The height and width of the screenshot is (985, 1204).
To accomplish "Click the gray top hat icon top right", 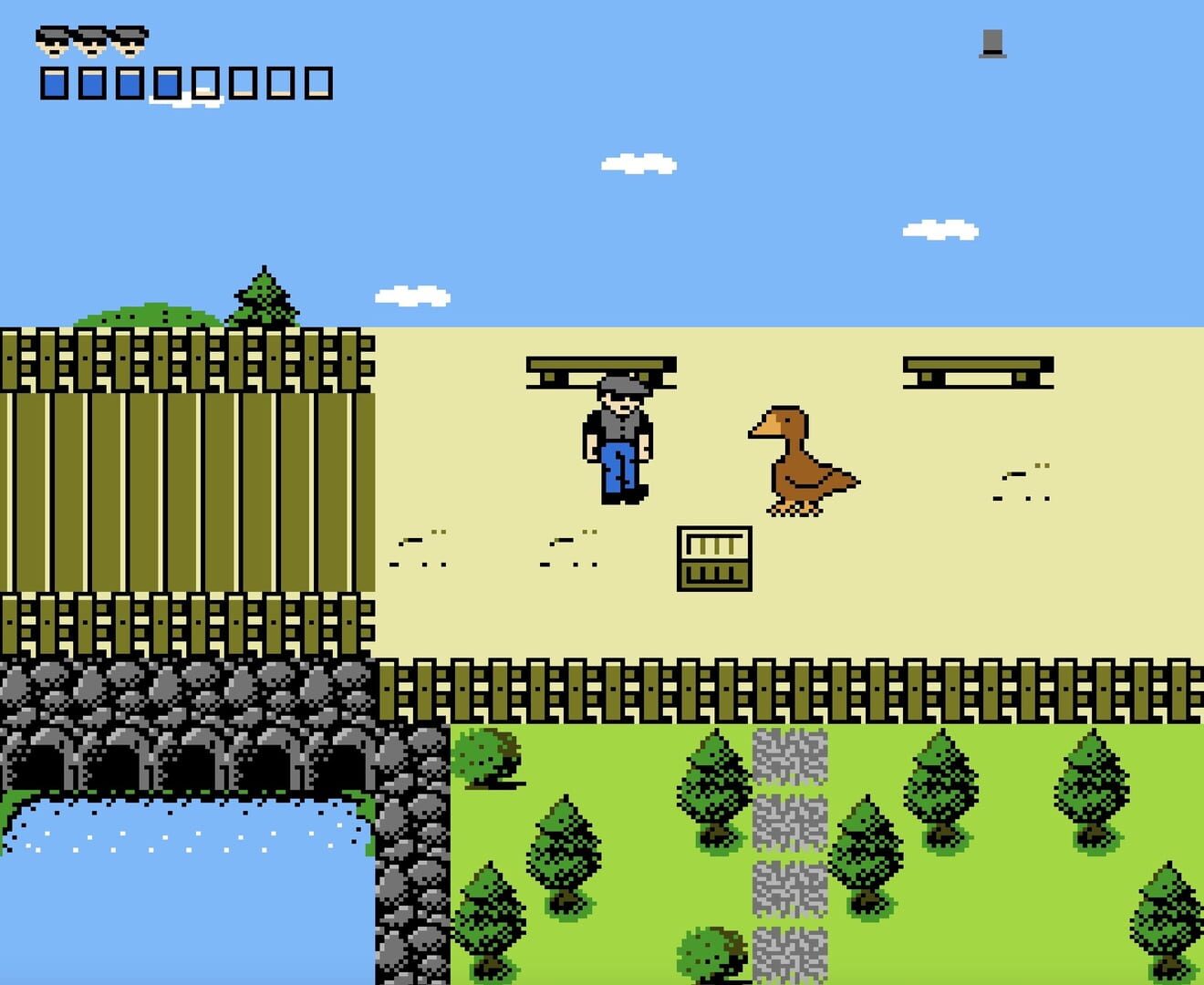I will pyautogui.click(x=994, y=44).
